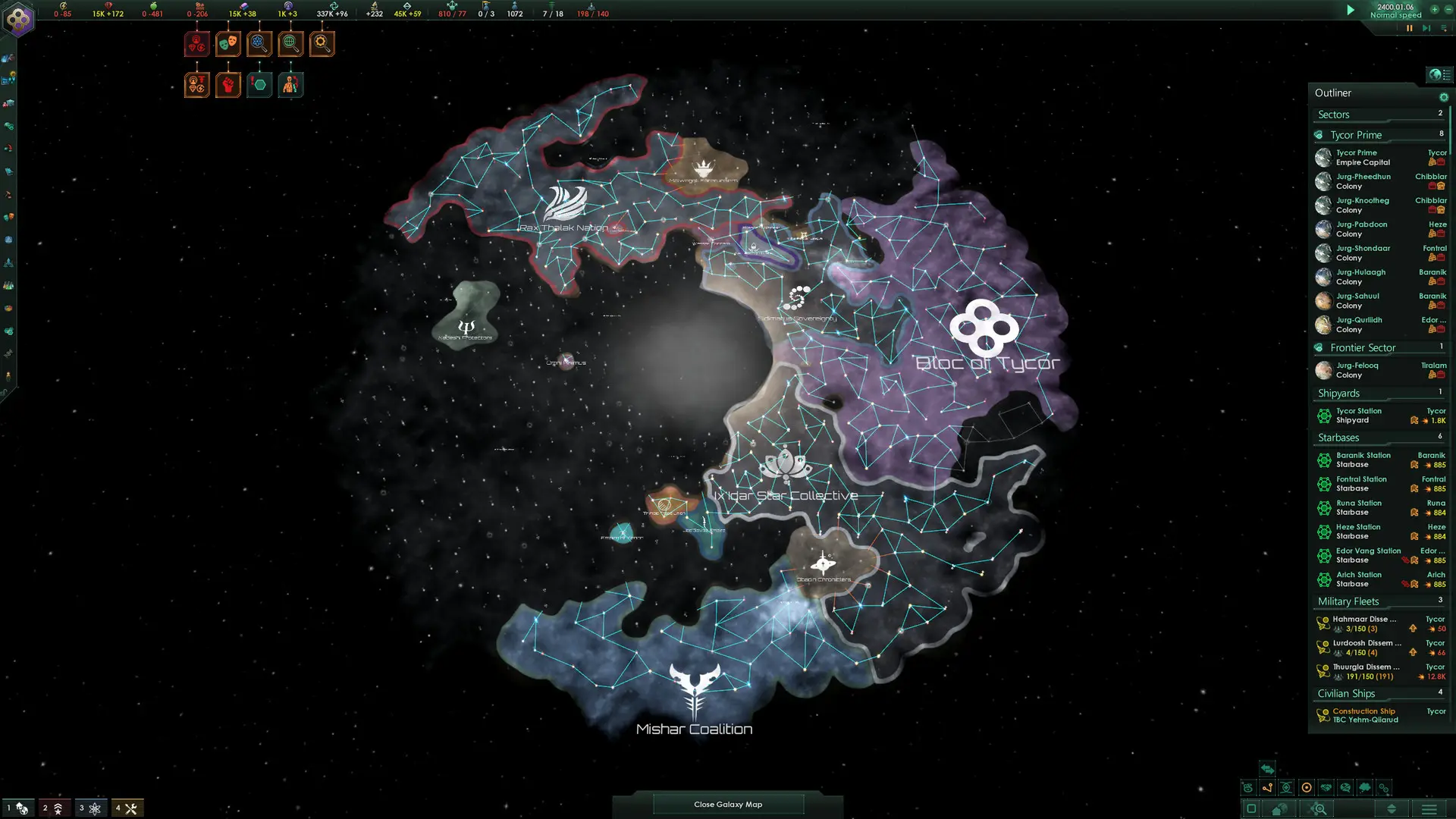Click the yellow gear anomaly magnifier icon
This screenshot has height=819, width=1456.
(x=322, y=43)
